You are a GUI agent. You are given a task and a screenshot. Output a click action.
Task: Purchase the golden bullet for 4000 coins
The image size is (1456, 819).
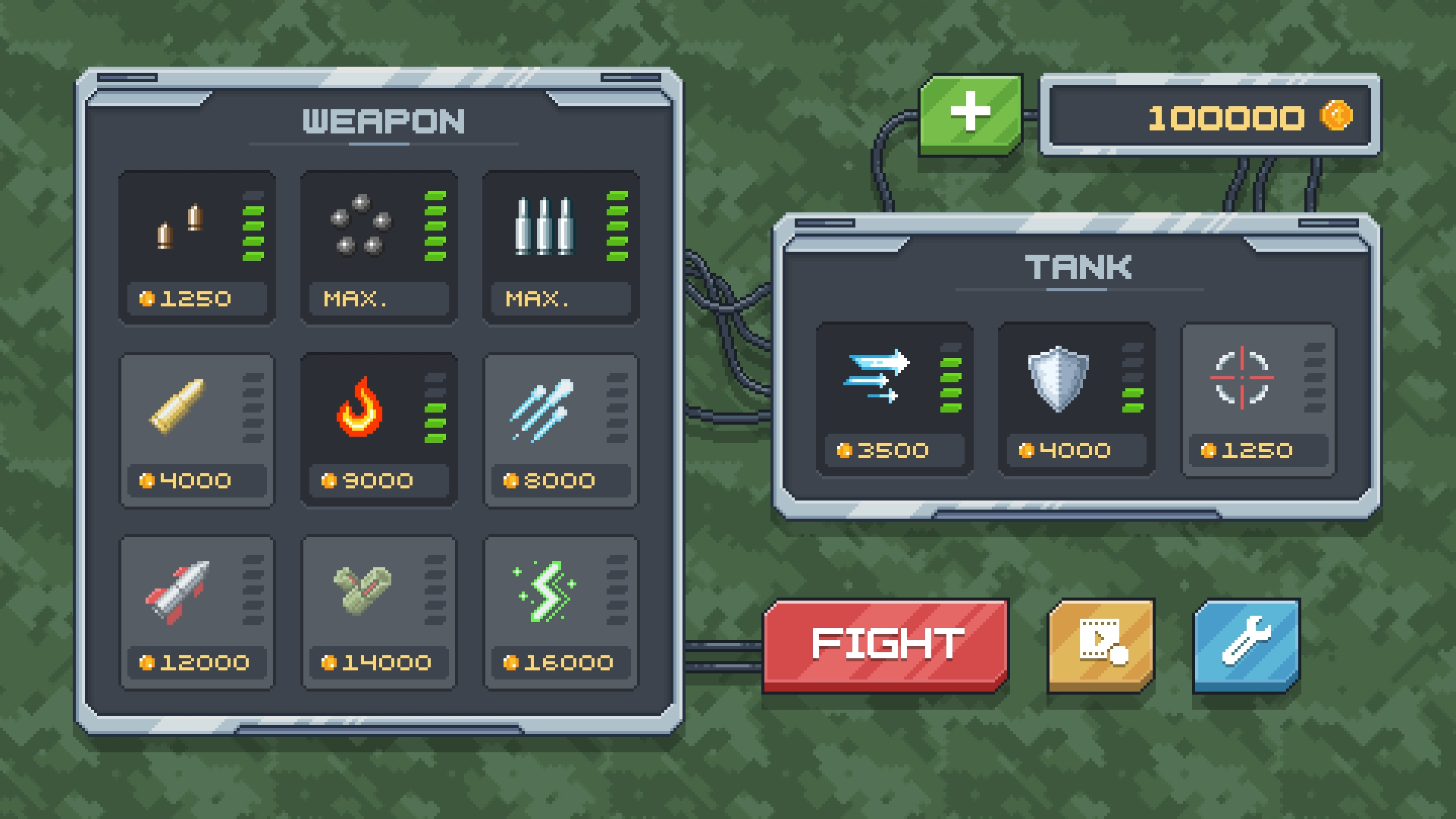coord(196,428)
